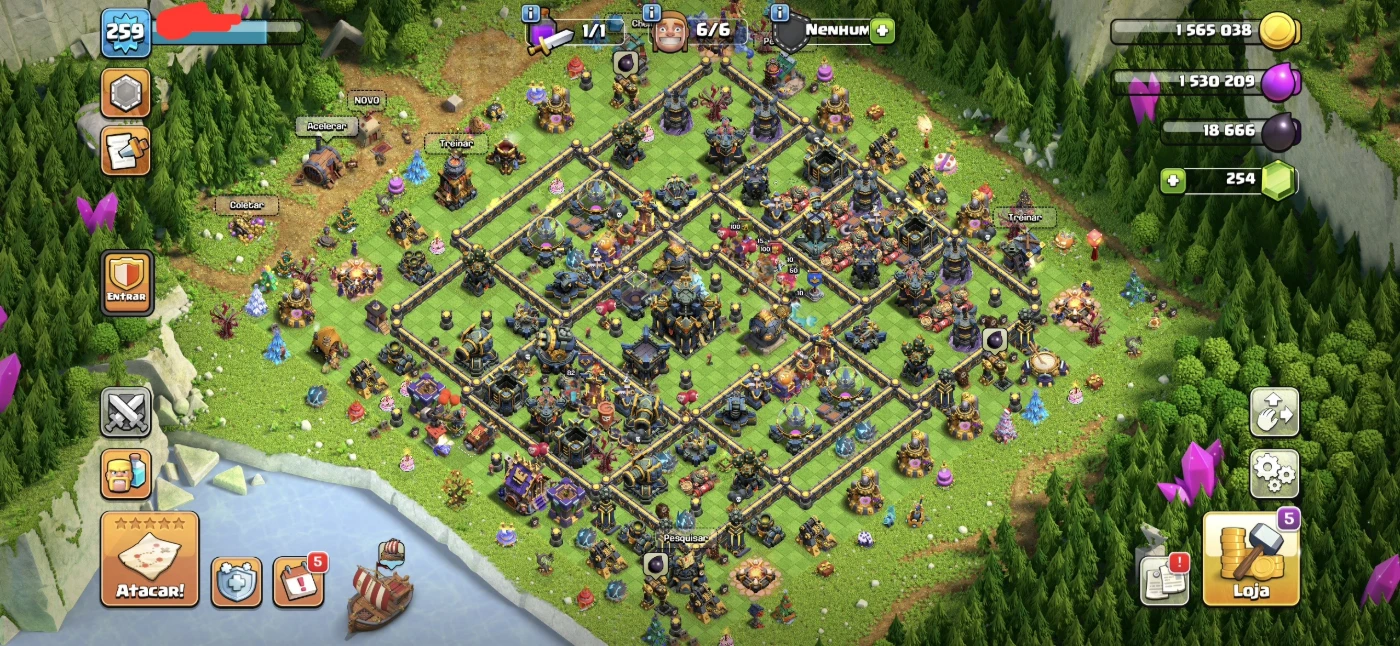1400x646 pixels.
Task: Click the blue shield plus icon
Action: tap(236, 582)
